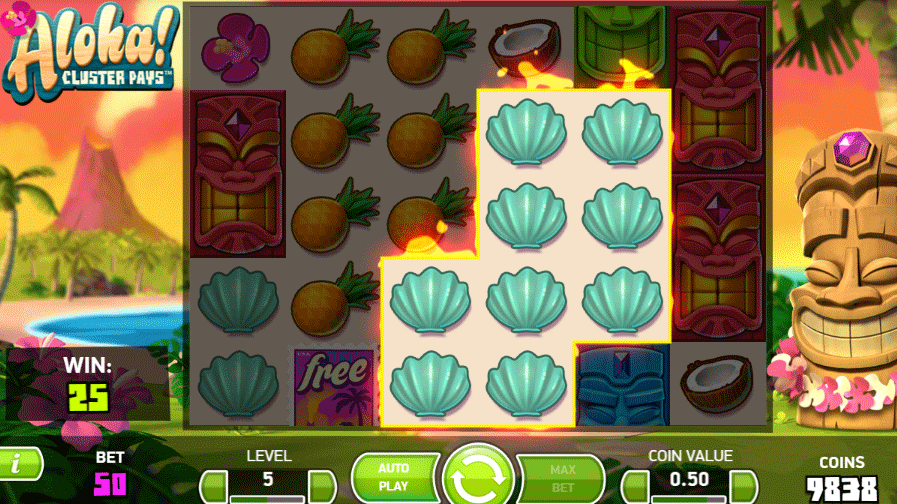Select Max Bet

[562, 477]
